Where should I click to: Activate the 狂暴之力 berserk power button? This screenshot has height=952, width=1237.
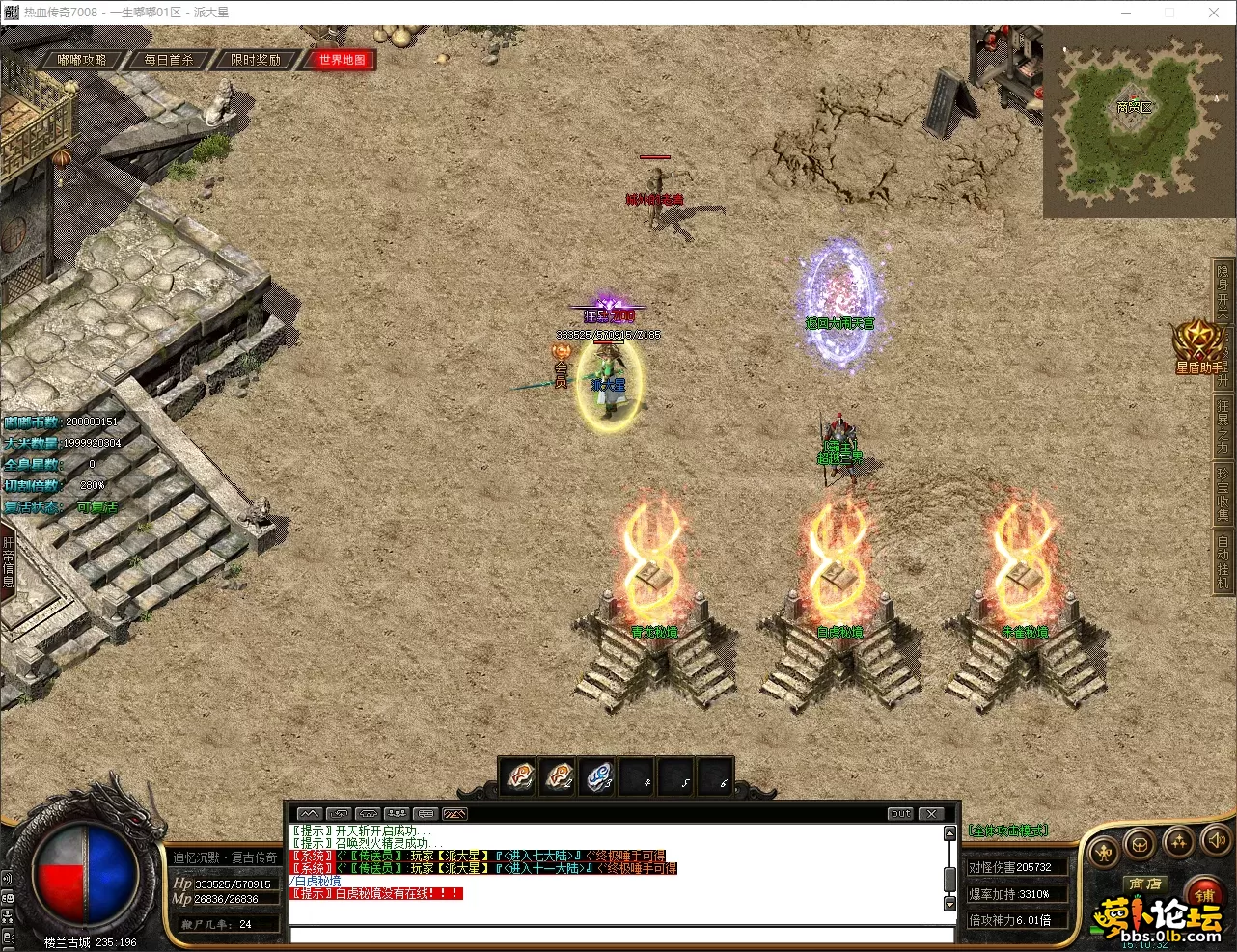point(1223,424)
